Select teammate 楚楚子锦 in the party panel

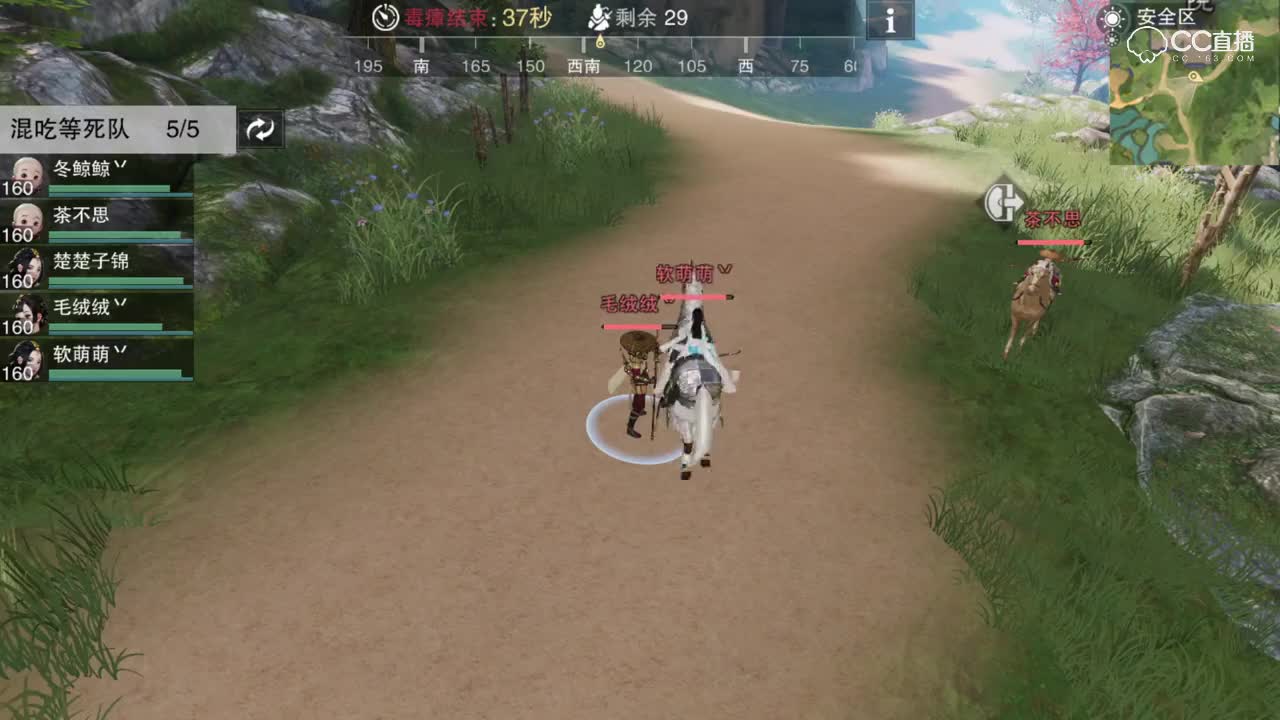91,260
